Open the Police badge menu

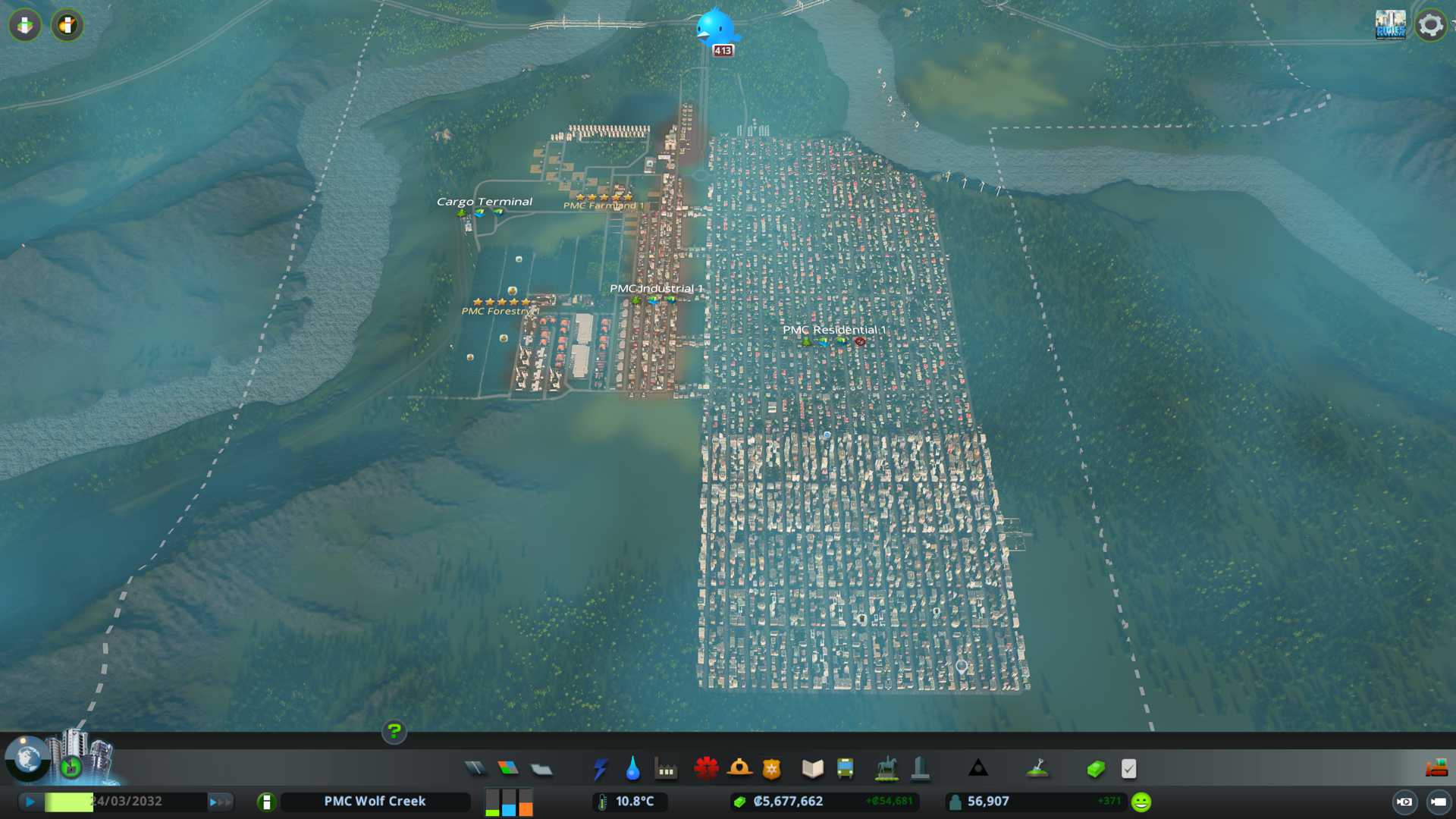point(772,769)
